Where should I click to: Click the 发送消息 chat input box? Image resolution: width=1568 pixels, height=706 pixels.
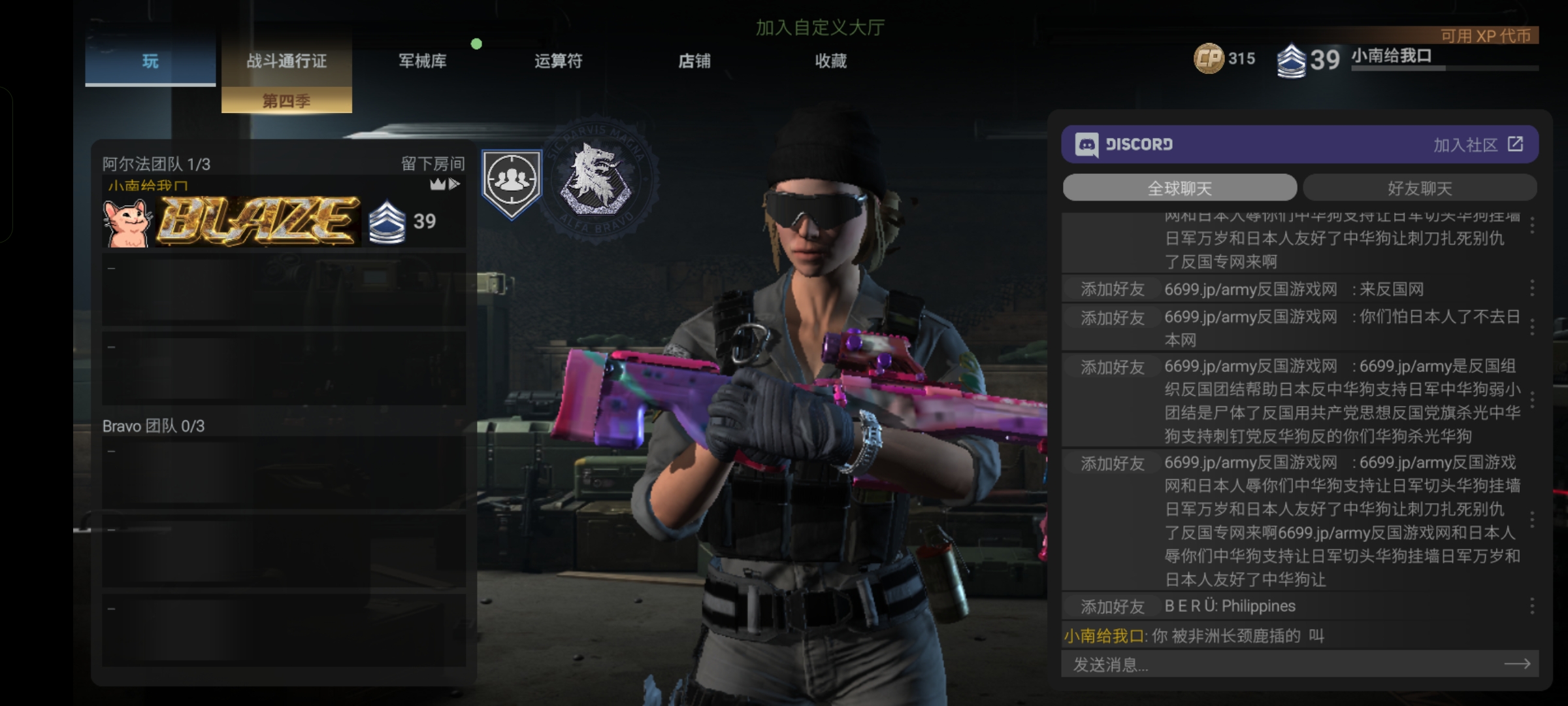pos(1281,665)
